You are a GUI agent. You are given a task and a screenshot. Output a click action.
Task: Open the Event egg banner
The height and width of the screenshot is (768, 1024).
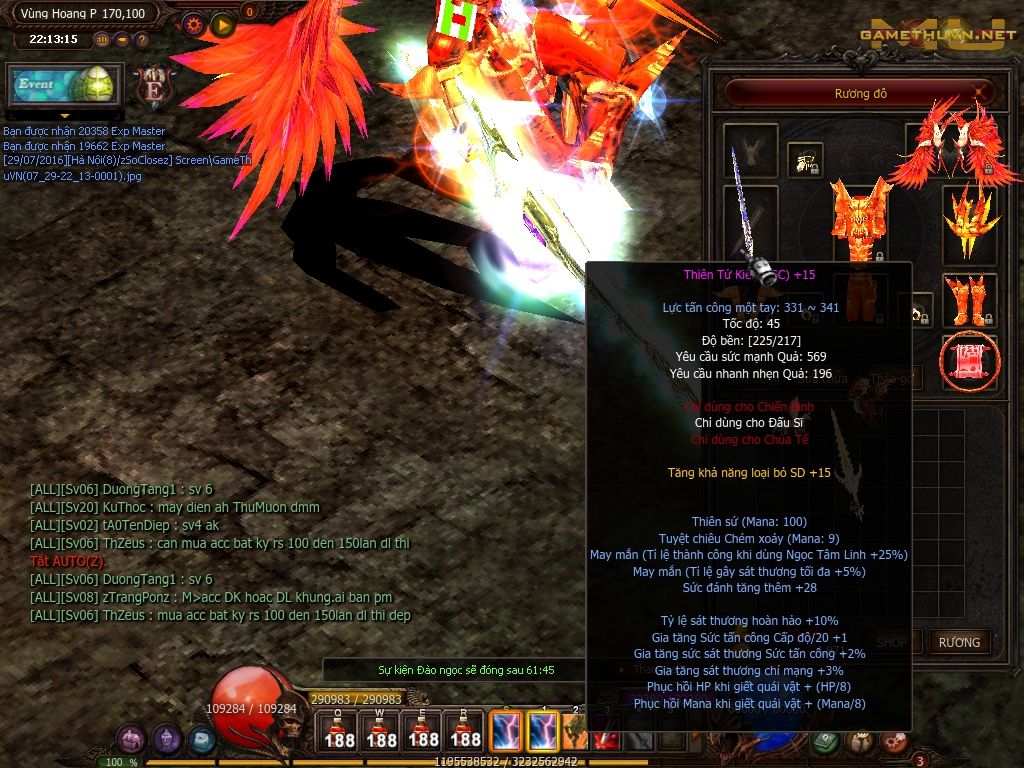point(64,85)
